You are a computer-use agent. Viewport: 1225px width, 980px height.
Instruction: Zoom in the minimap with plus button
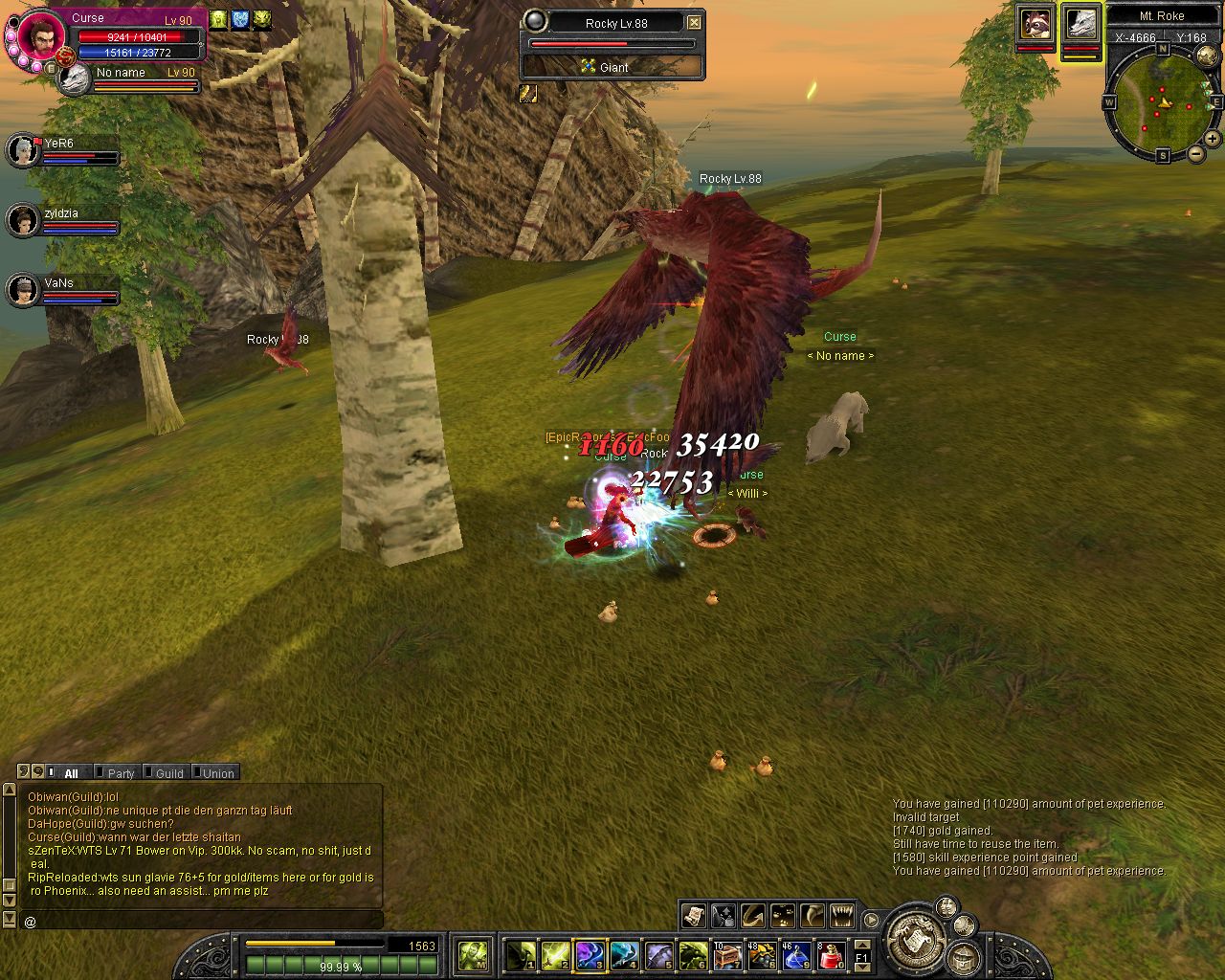point(1212,139)
